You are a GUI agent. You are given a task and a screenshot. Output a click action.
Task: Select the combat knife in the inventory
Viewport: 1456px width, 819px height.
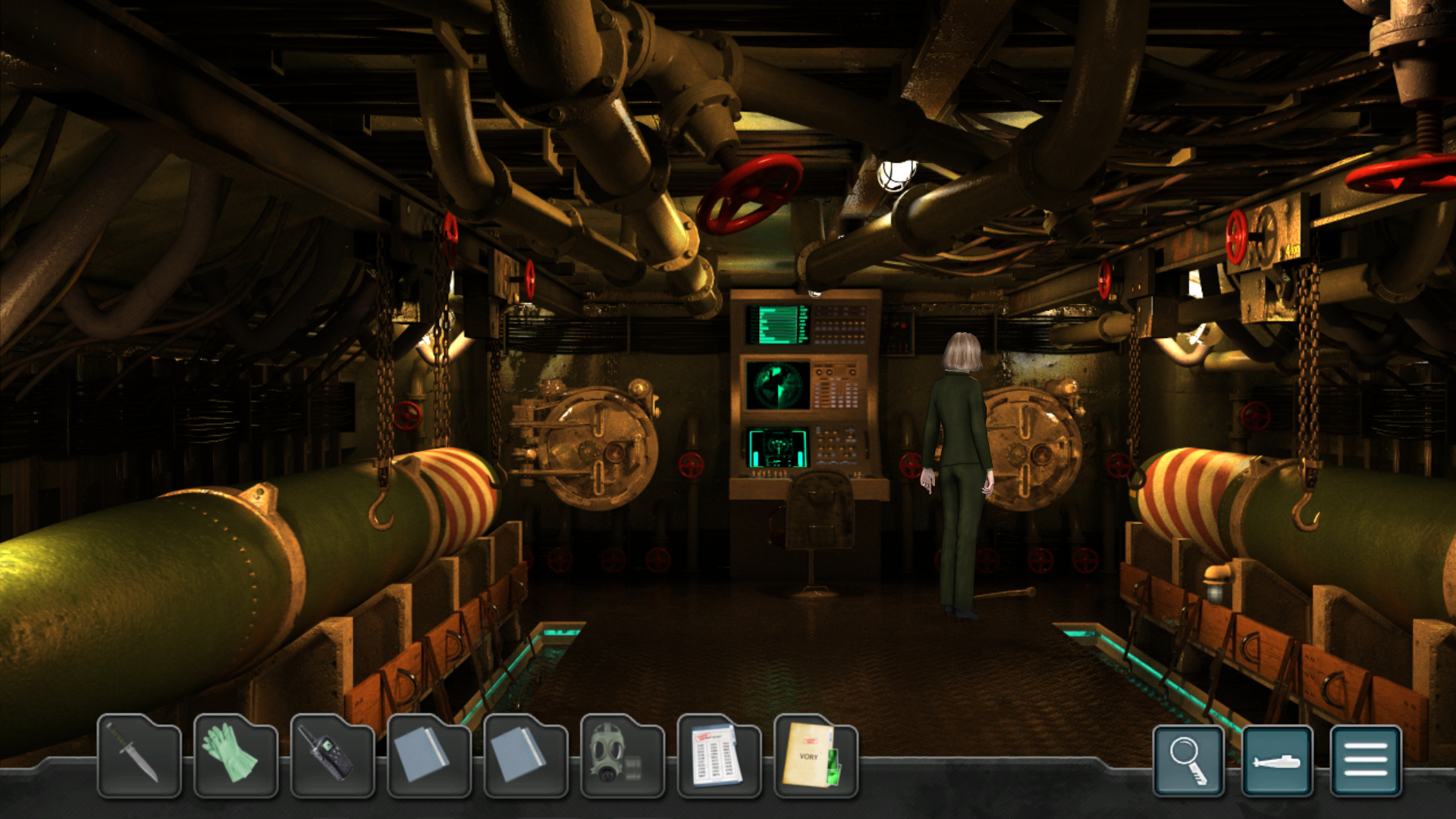click(x=139, y=757)
